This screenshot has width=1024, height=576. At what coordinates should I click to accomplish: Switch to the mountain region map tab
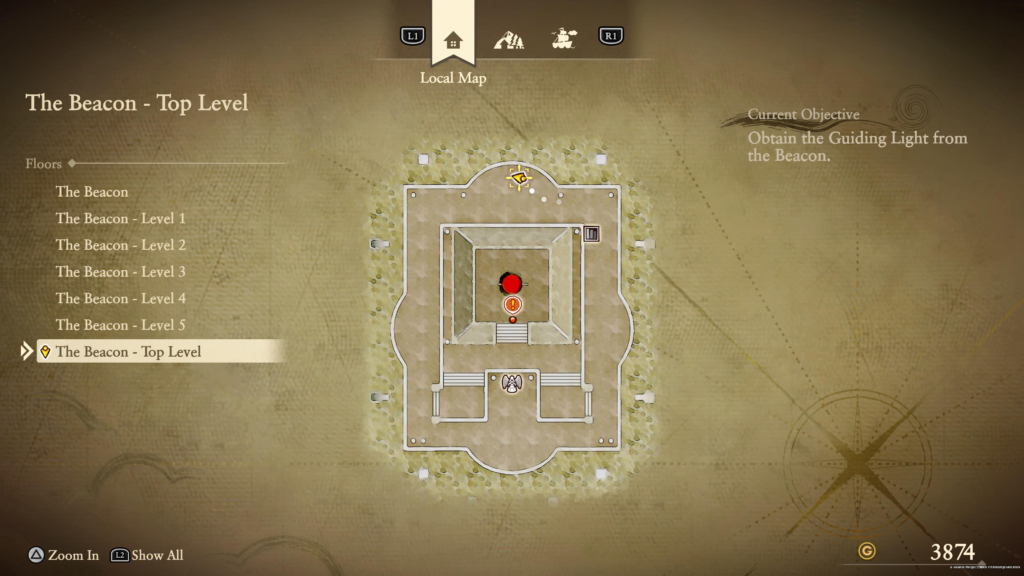click(509, 40)
